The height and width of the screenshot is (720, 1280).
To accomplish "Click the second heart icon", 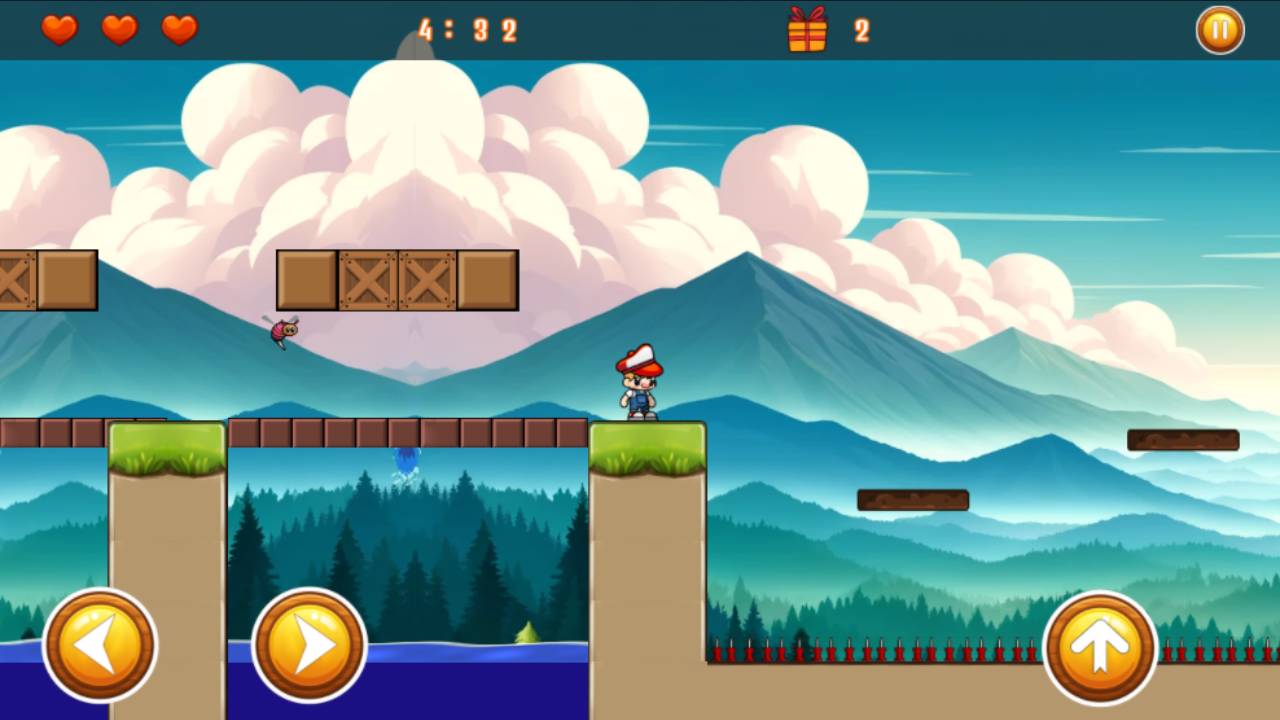I will tap(119, 30).
